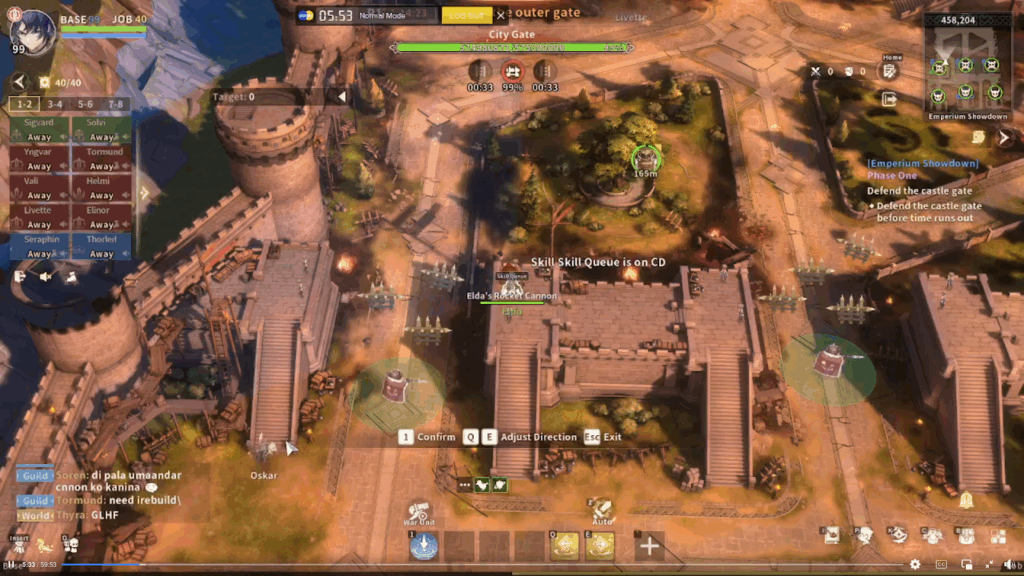Switch to party group tab 5-6
This screenshot has height=576, width=1024.
85,104
